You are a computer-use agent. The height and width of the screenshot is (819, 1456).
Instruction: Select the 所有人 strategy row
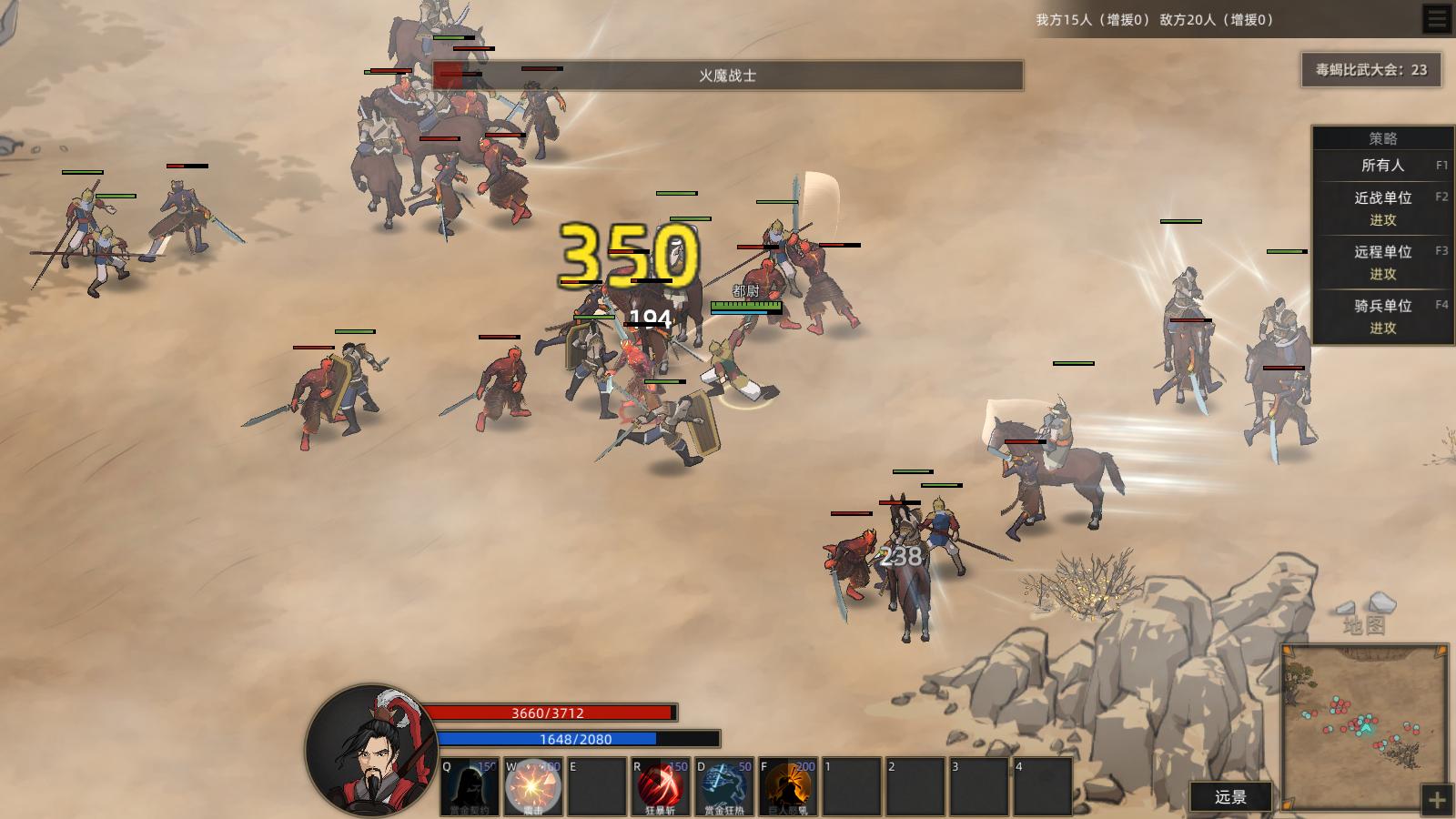coord(1382,166)
